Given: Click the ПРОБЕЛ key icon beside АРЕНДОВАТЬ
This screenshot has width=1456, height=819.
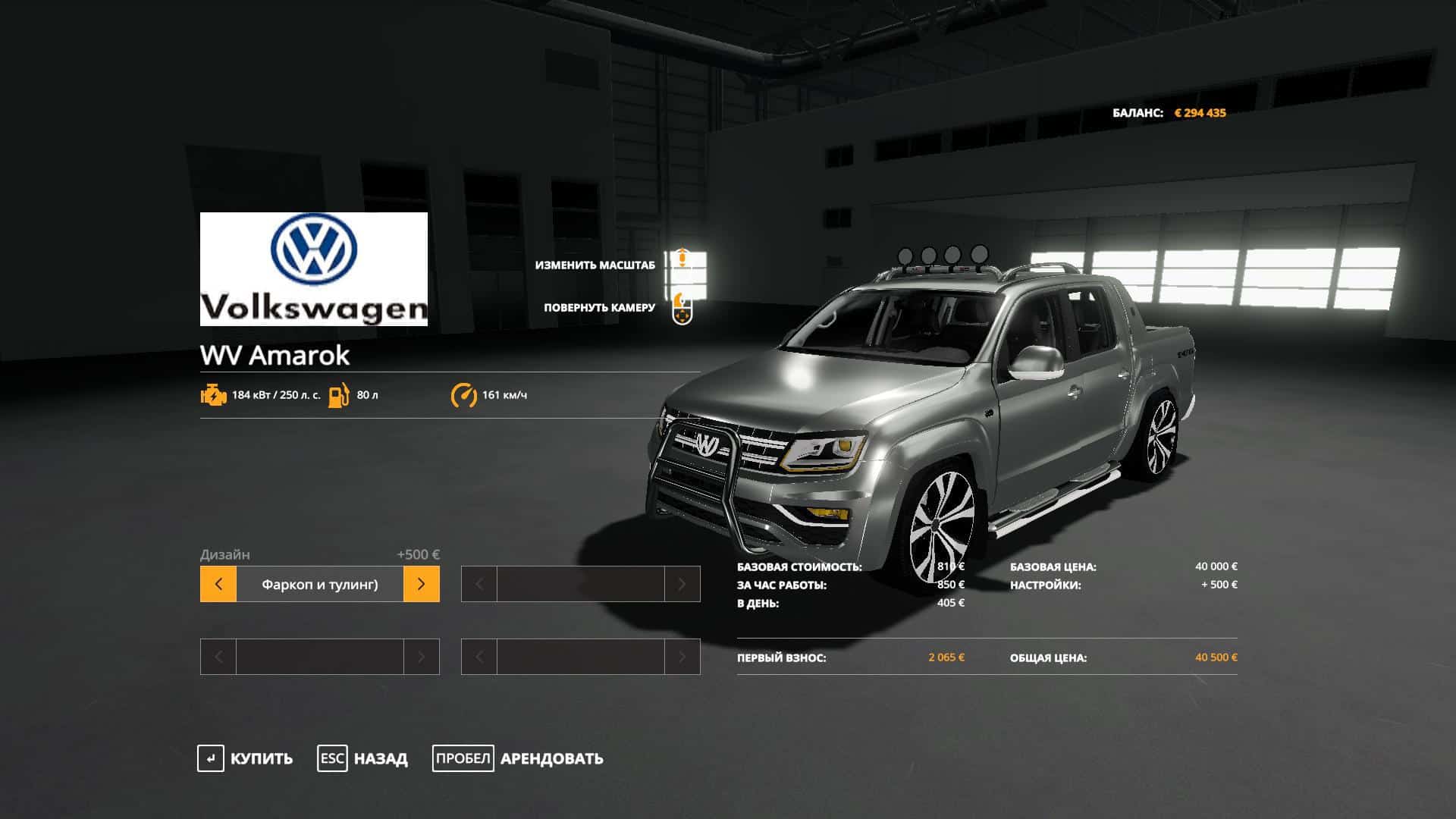Looking at the screenshot, I should click(463, 758).
